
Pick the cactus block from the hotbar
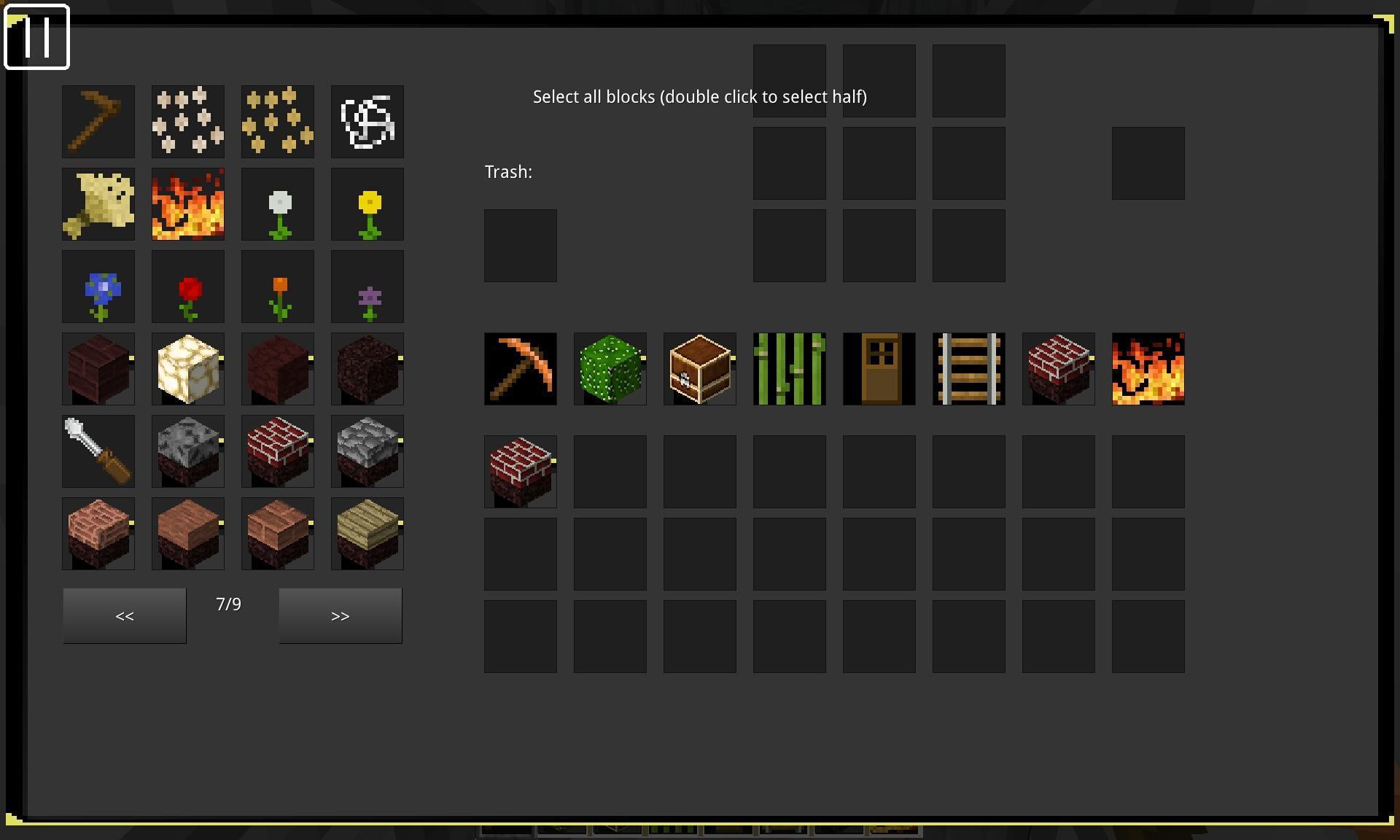[610, 369]
